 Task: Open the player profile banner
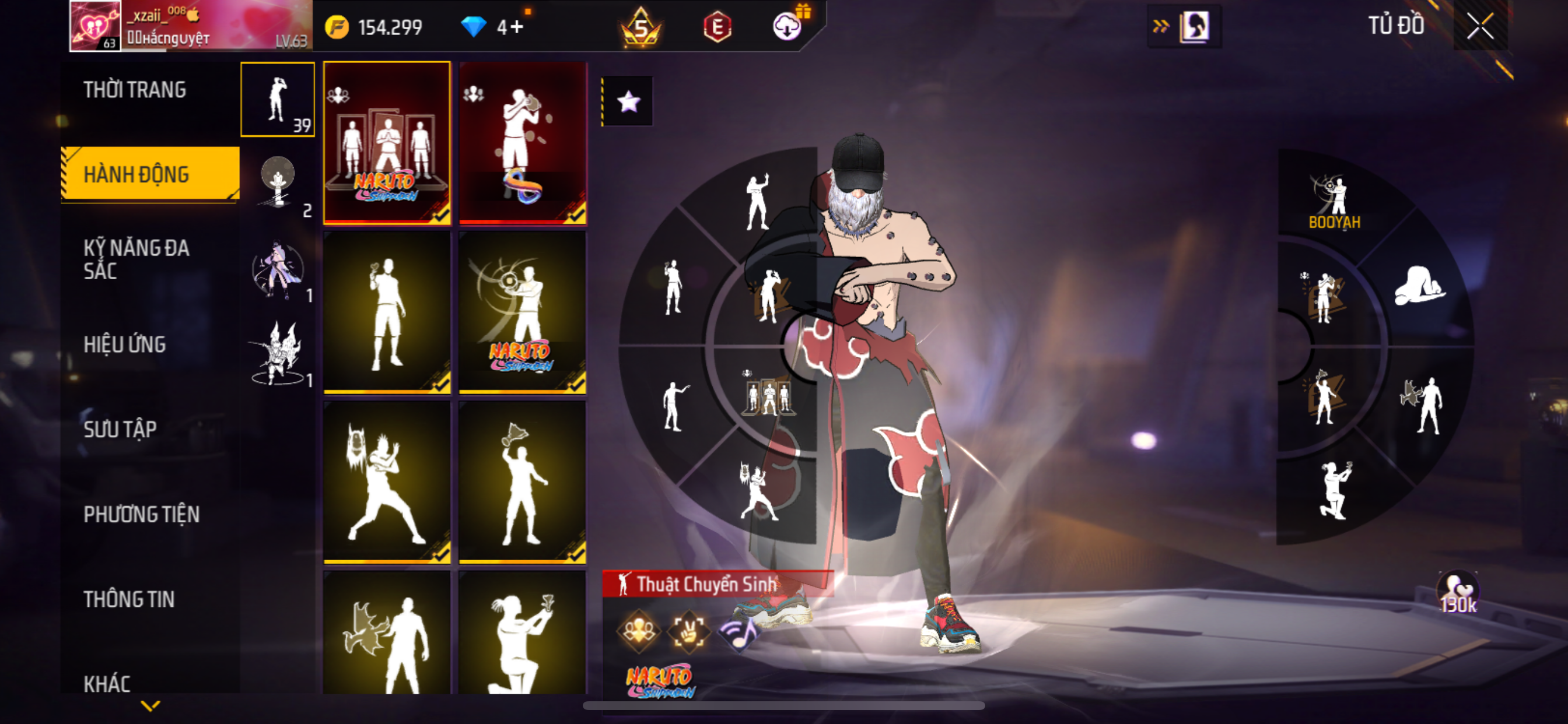[191, 26]
